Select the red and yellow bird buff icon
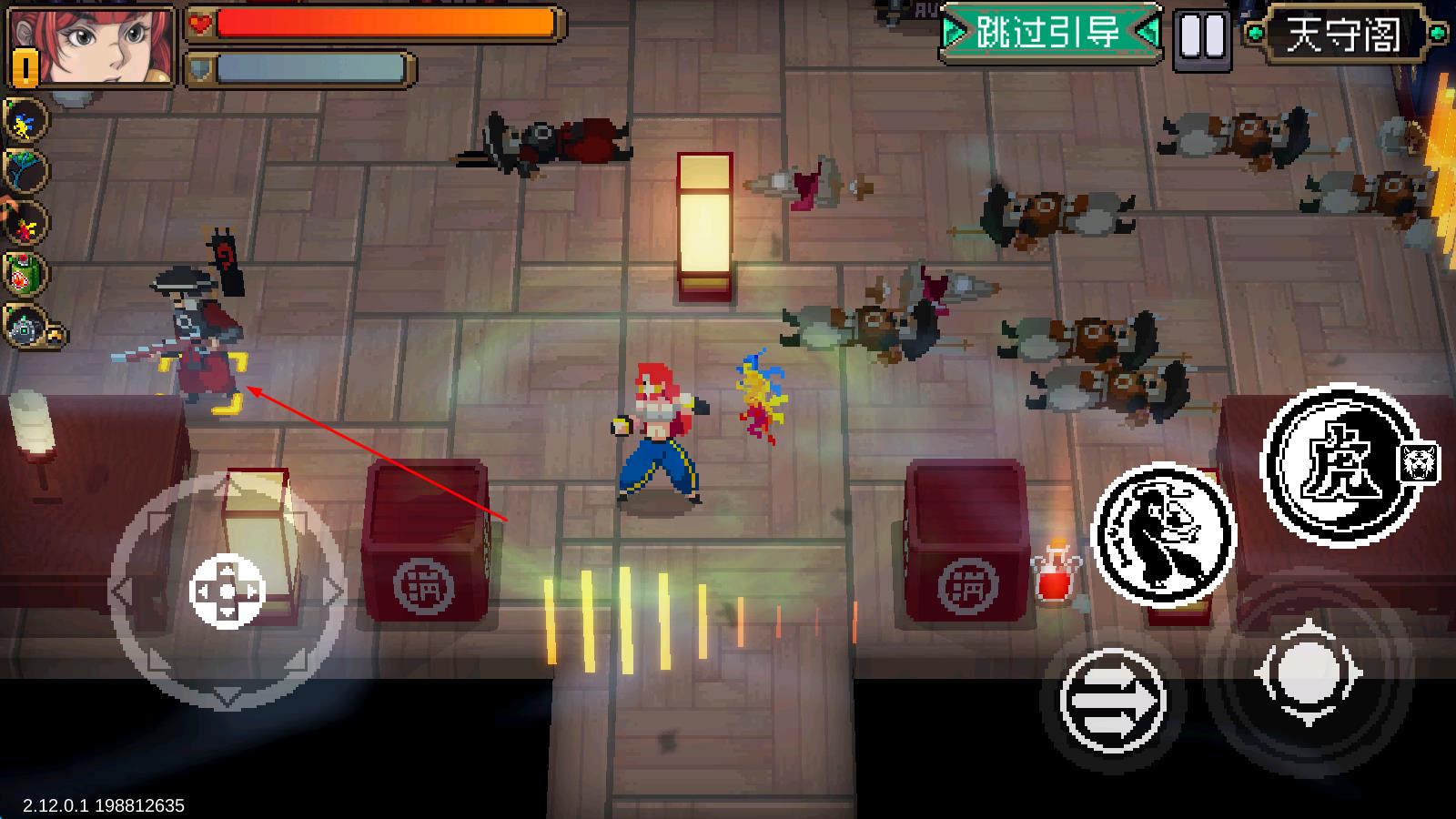 click(x=25, y=223)
